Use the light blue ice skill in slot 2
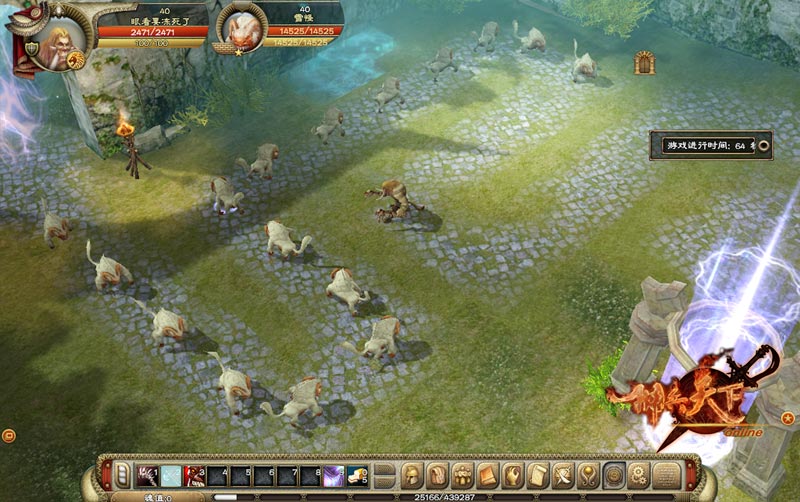The image size is (800, 502). (x=171, y=473)
